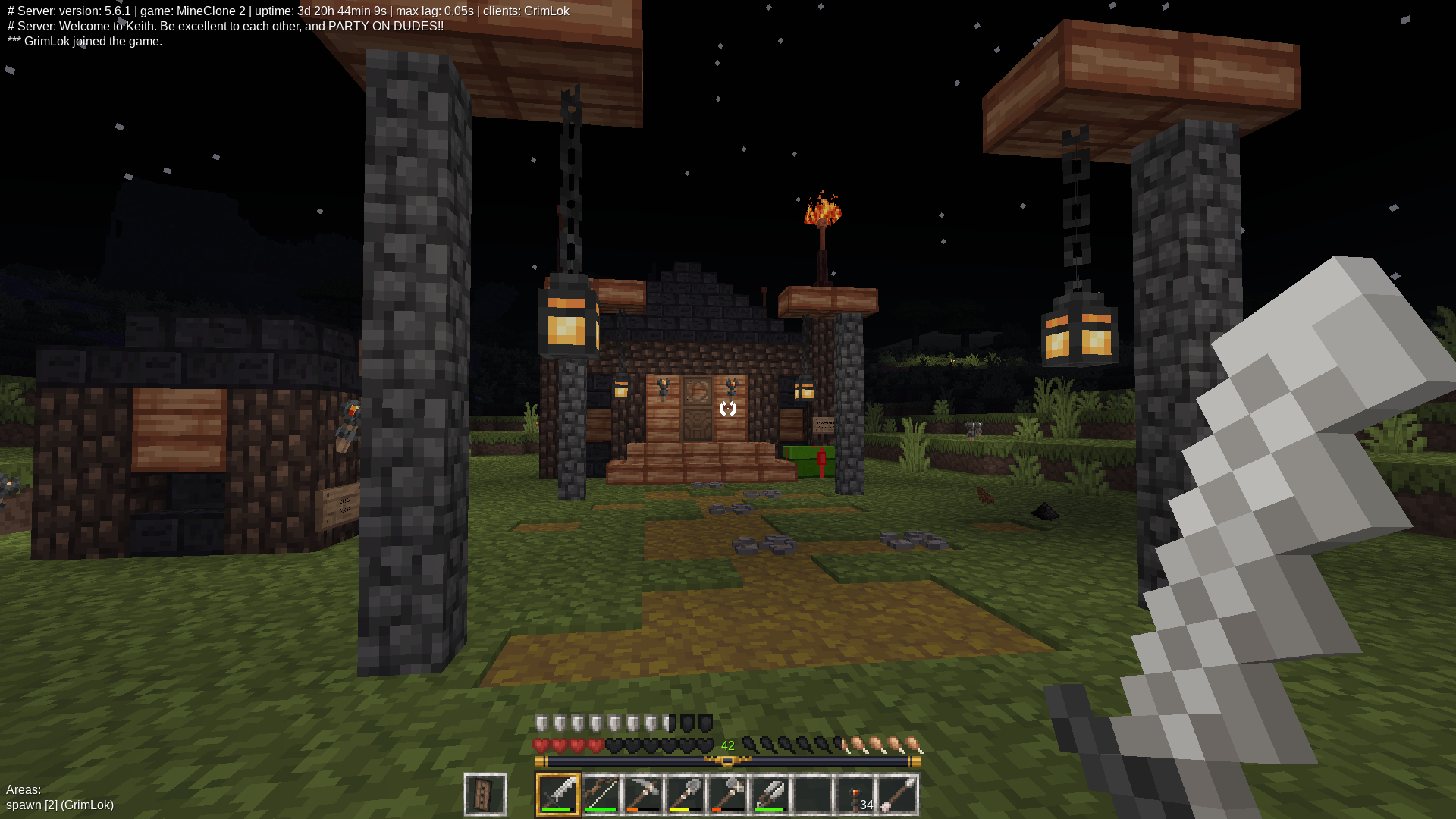Select the torch stack of 34
This screenshot has height=819, width=1456.
click(855, 794)
